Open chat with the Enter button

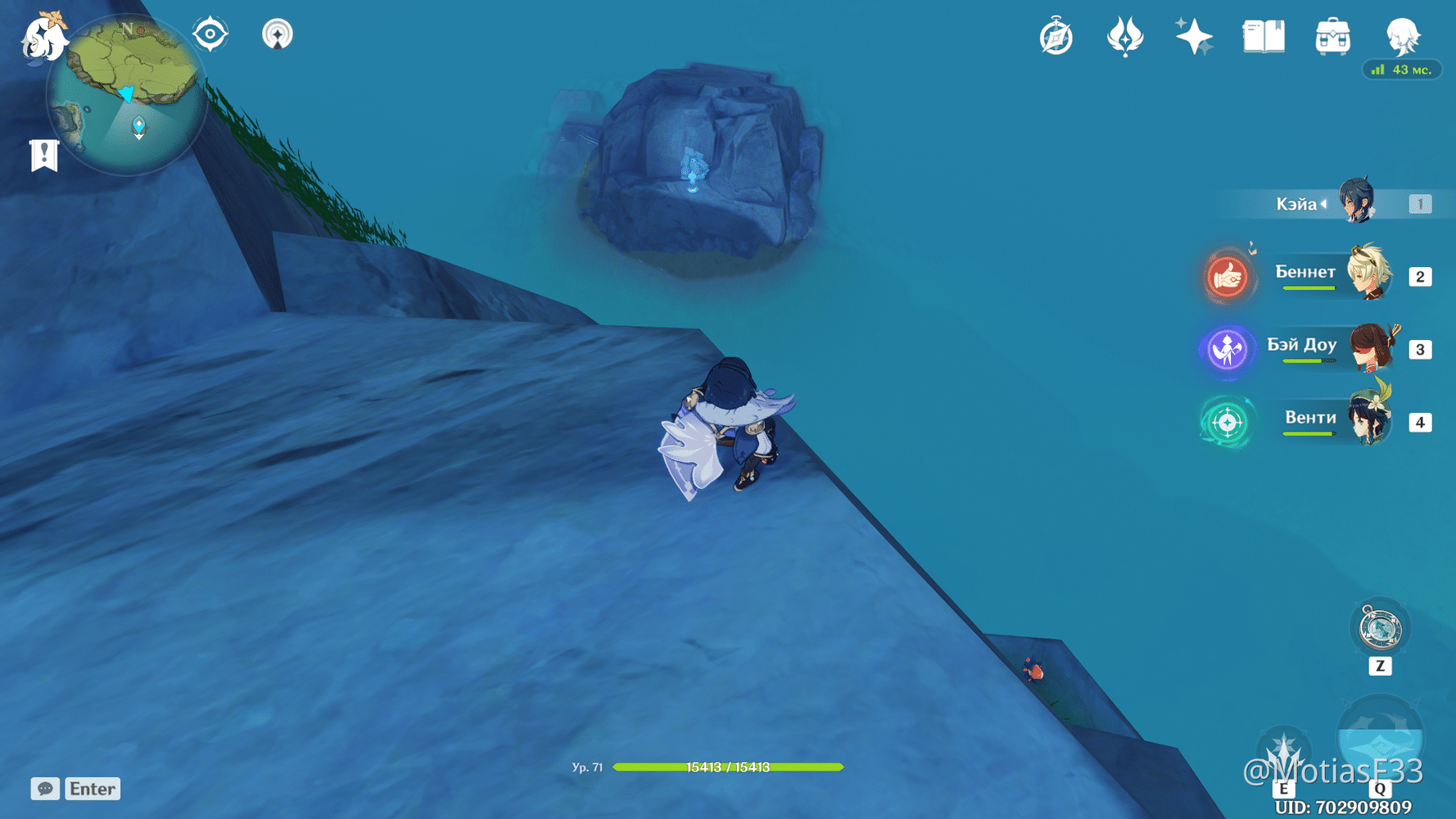(92, 789)
